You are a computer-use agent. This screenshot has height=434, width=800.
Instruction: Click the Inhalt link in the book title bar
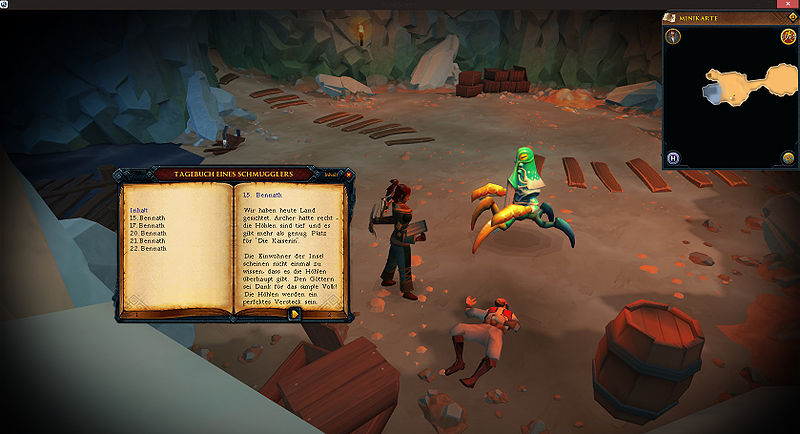coord(331,174)
